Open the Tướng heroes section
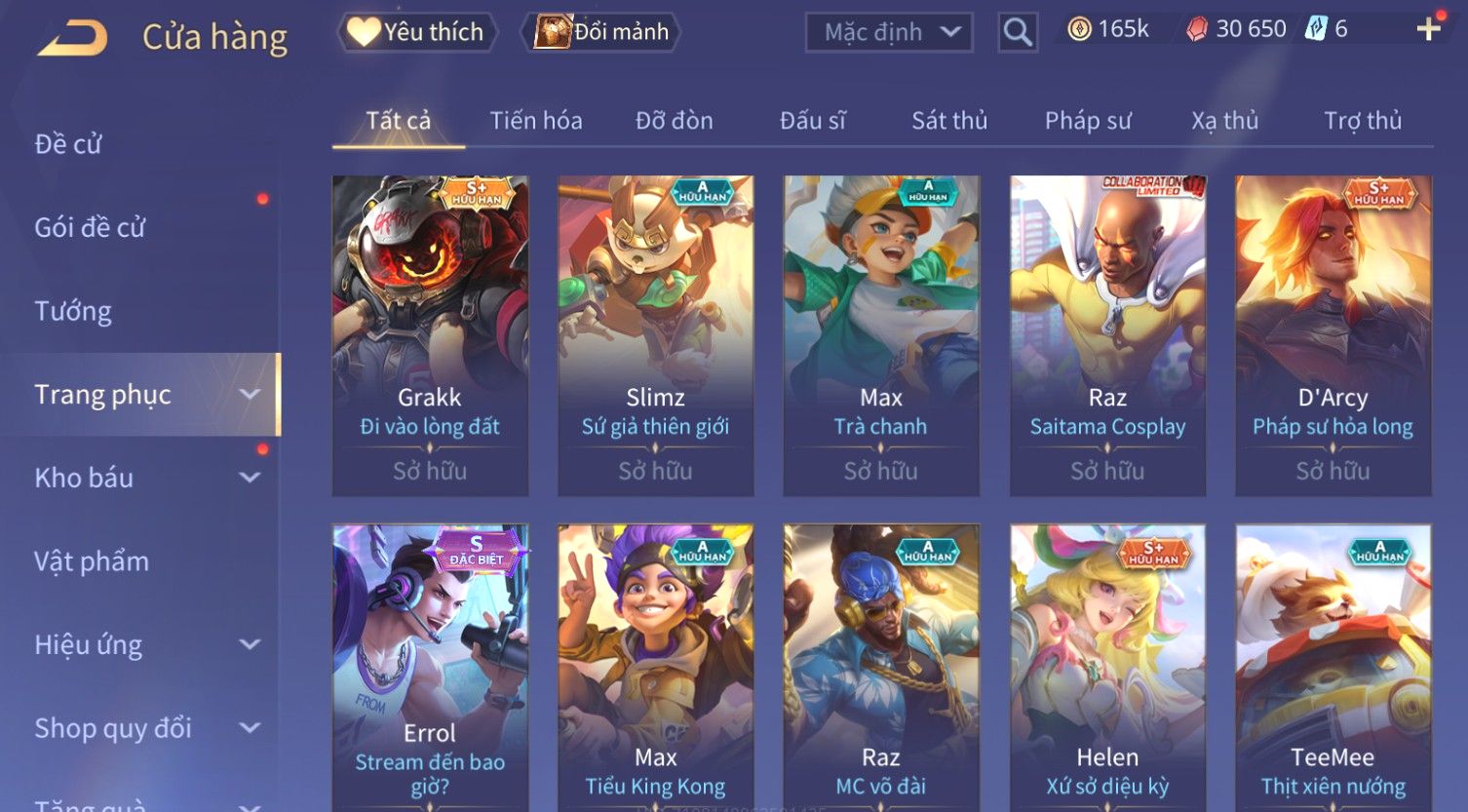This screenshot has height=812, width=1468. [x=73, y=311]
